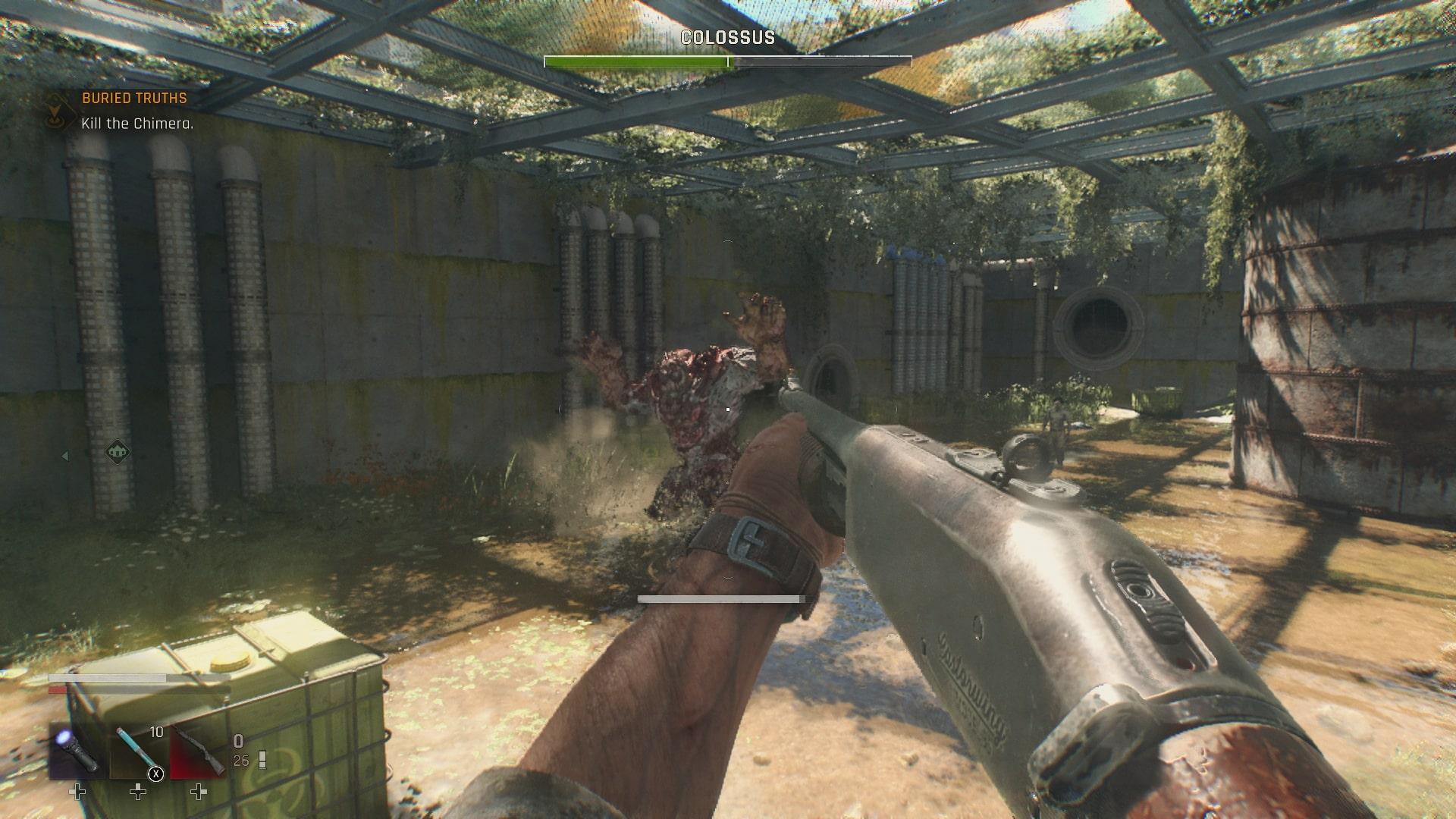Select the UV flashlight slot
This screenshot has width=1456, height=819.
tap(77, 752)
